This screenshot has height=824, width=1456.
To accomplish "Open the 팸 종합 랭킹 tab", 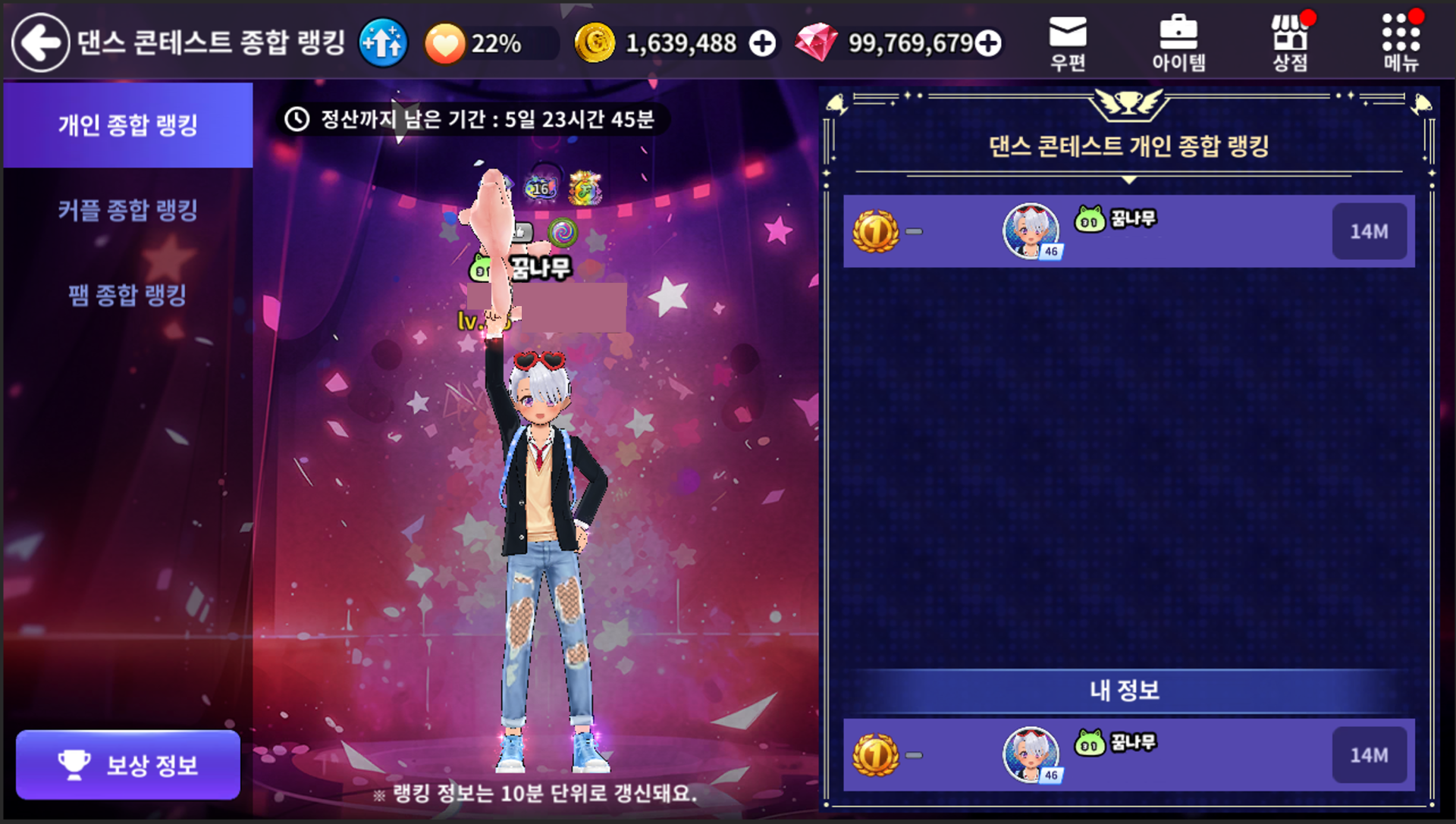I will click(127, 295).
